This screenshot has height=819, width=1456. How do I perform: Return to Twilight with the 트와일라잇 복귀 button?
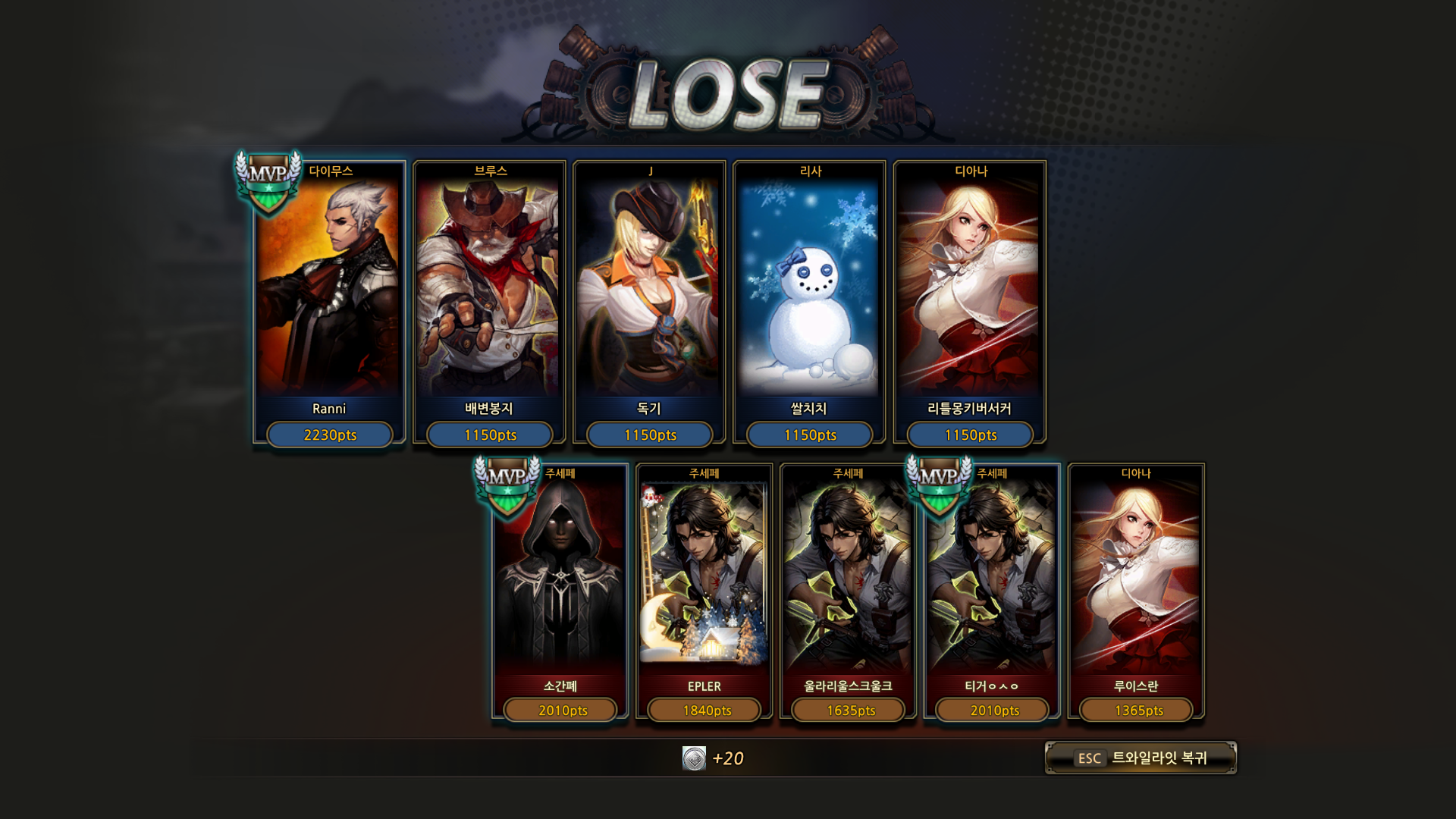pyautogui.click(x=1141, y=758)
